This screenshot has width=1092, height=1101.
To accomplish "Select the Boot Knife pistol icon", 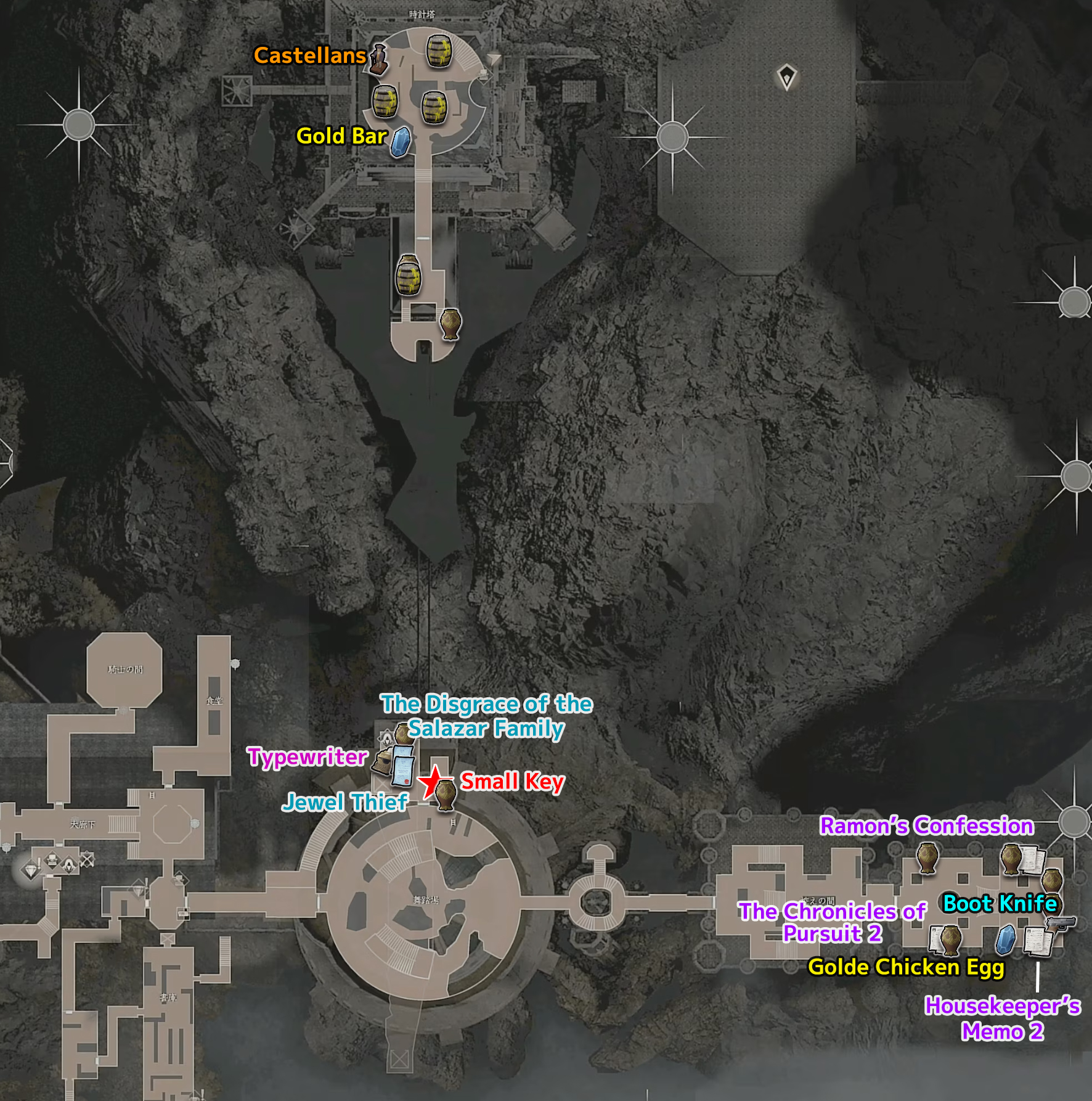I will tap(1061, 923).
